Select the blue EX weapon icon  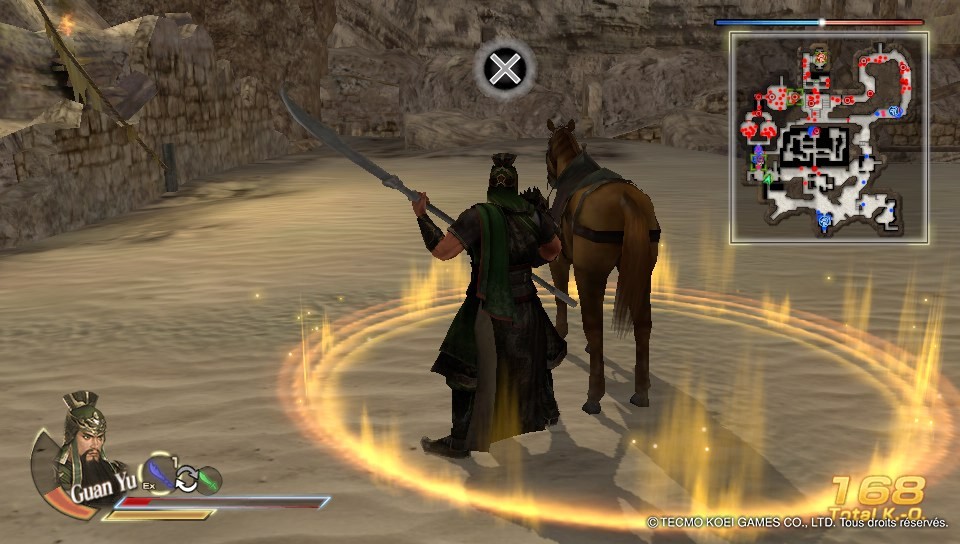(x=160, y=474)
